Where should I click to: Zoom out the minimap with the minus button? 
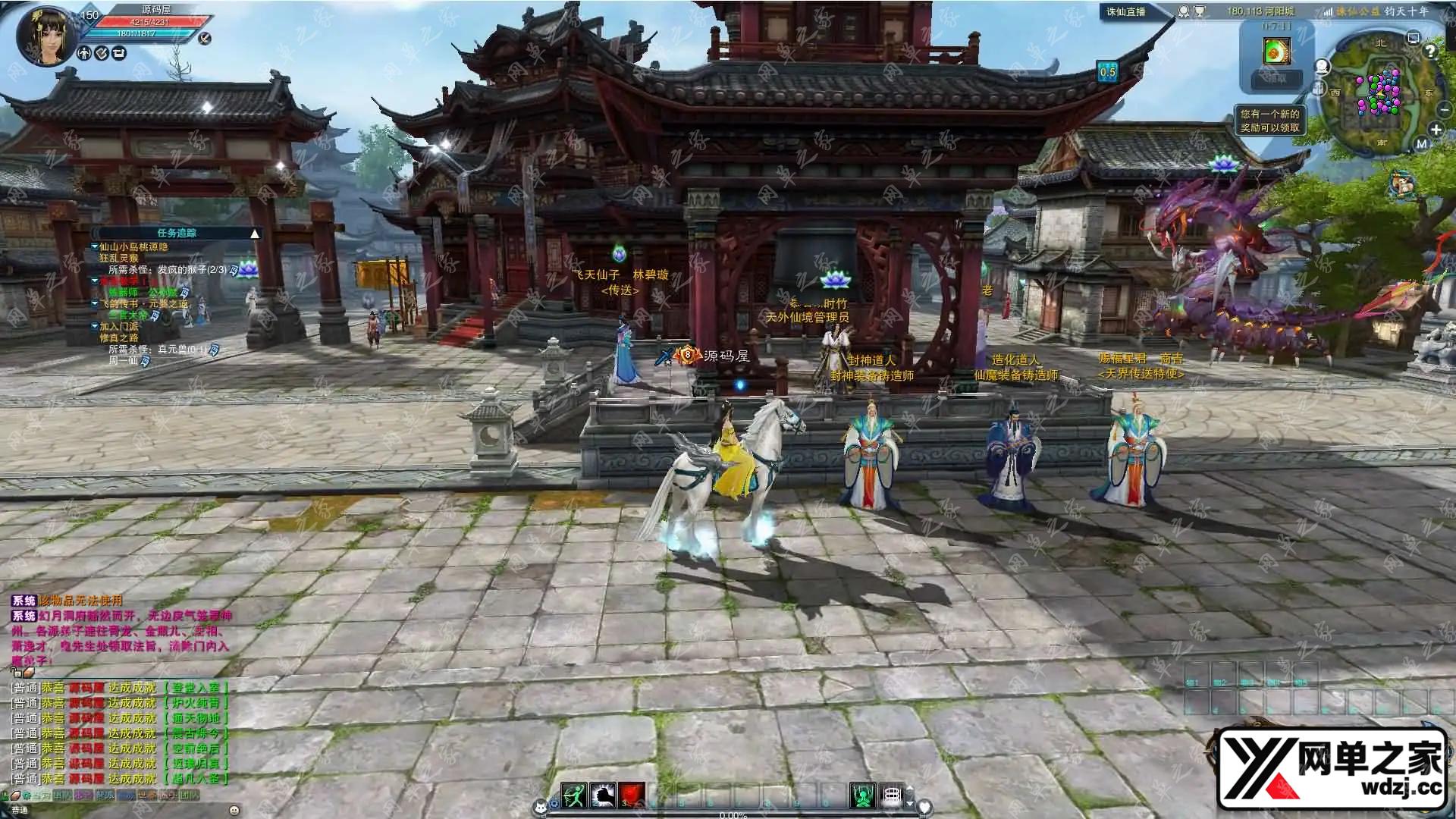click(1444, 110)
